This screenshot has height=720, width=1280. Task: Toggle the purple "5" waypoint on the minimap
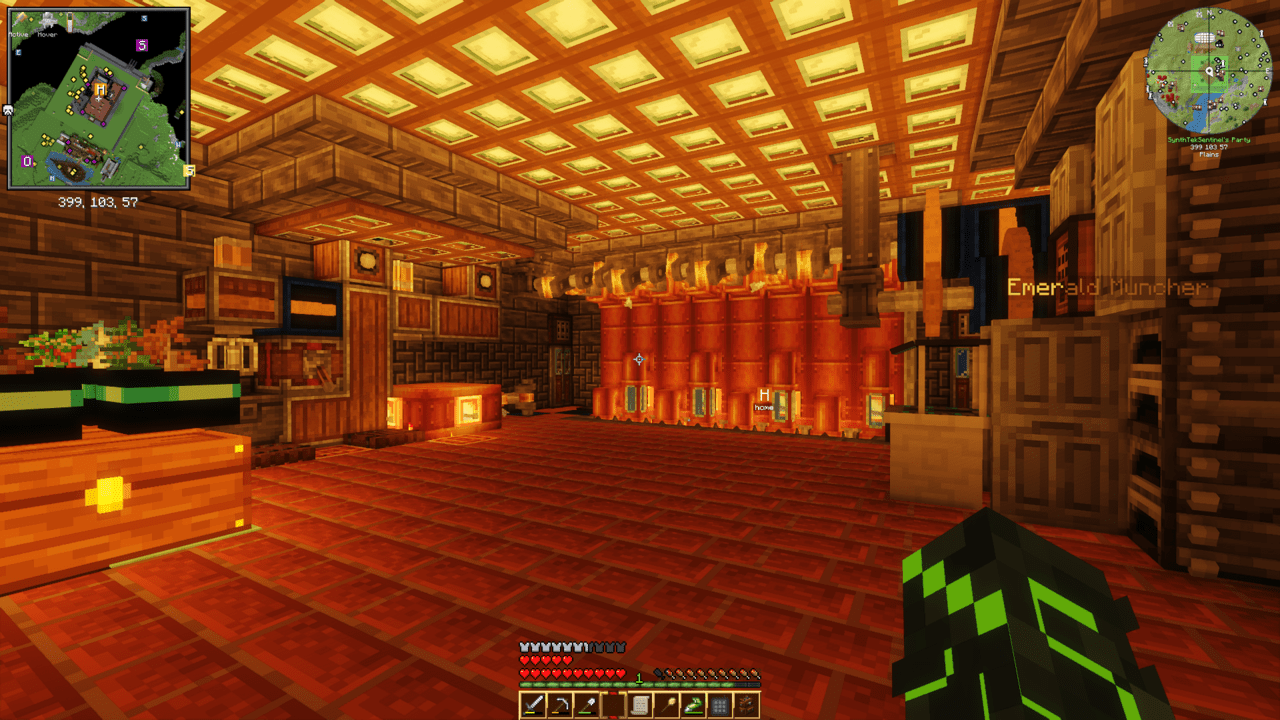tap(142, 44)
